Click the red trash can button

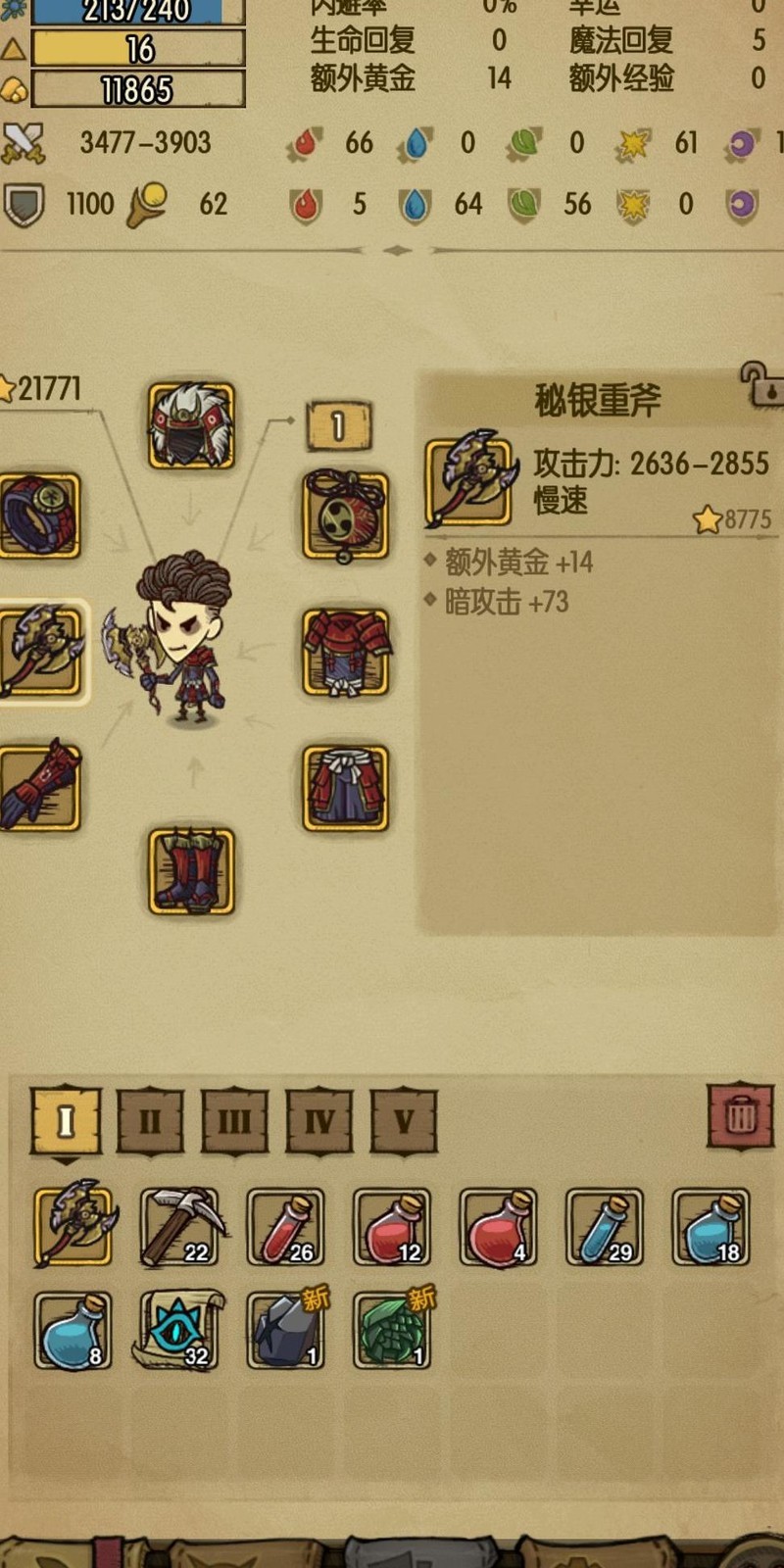coord(740,1115)
